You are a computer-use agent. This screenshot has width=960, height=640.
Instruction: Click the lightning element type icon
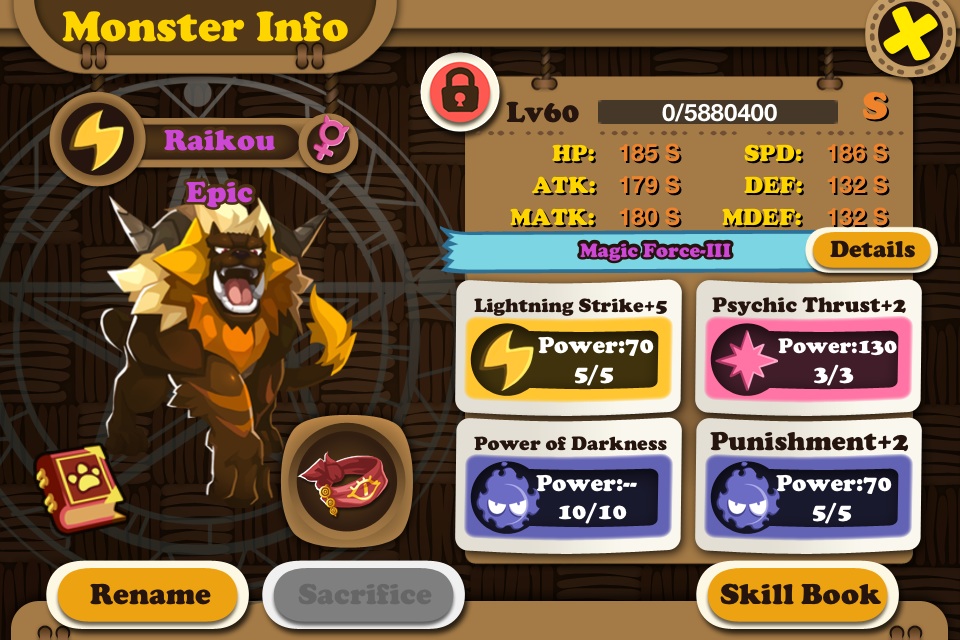(92, 139)
